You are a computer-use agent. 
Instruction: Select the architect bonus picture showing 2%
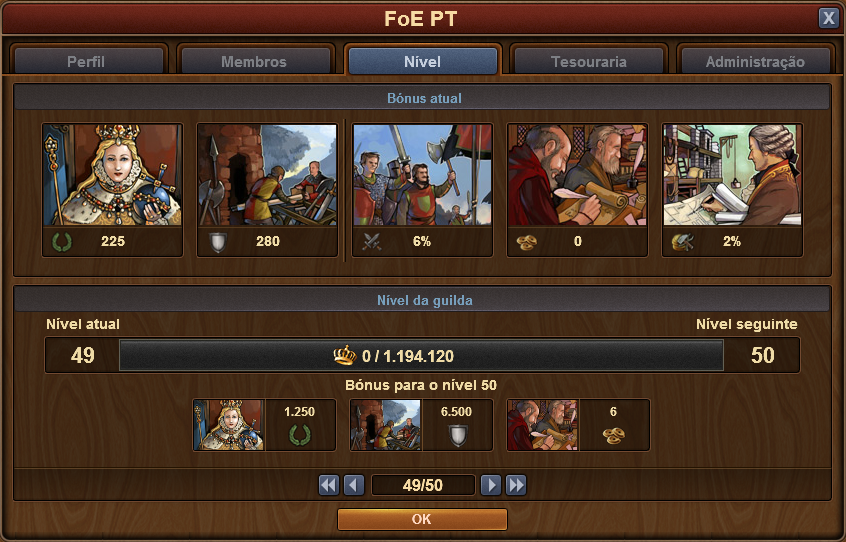coord(732,176)
